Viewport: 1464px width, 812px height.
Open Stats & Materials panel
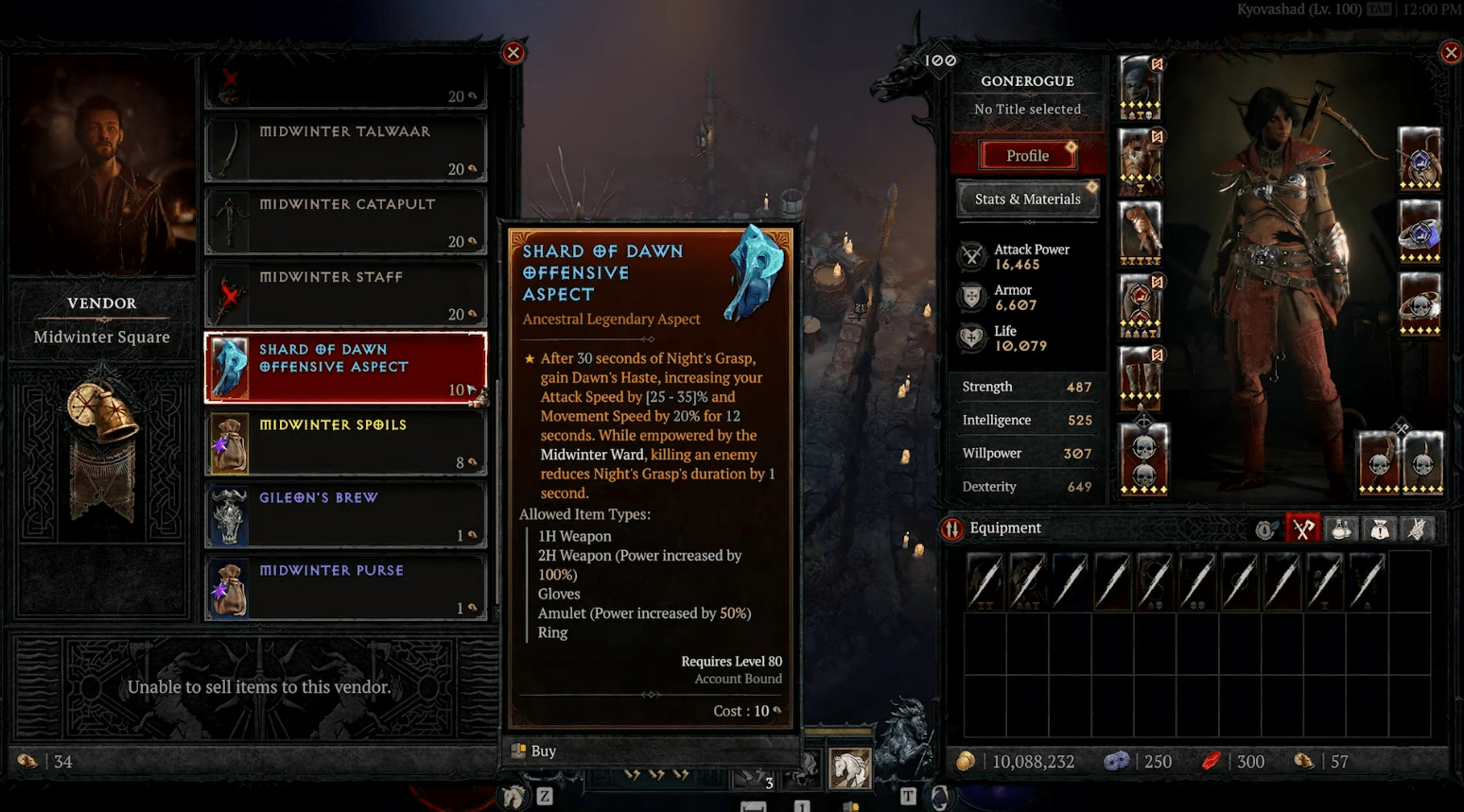pyautogui.click(x=1027, y=199)
